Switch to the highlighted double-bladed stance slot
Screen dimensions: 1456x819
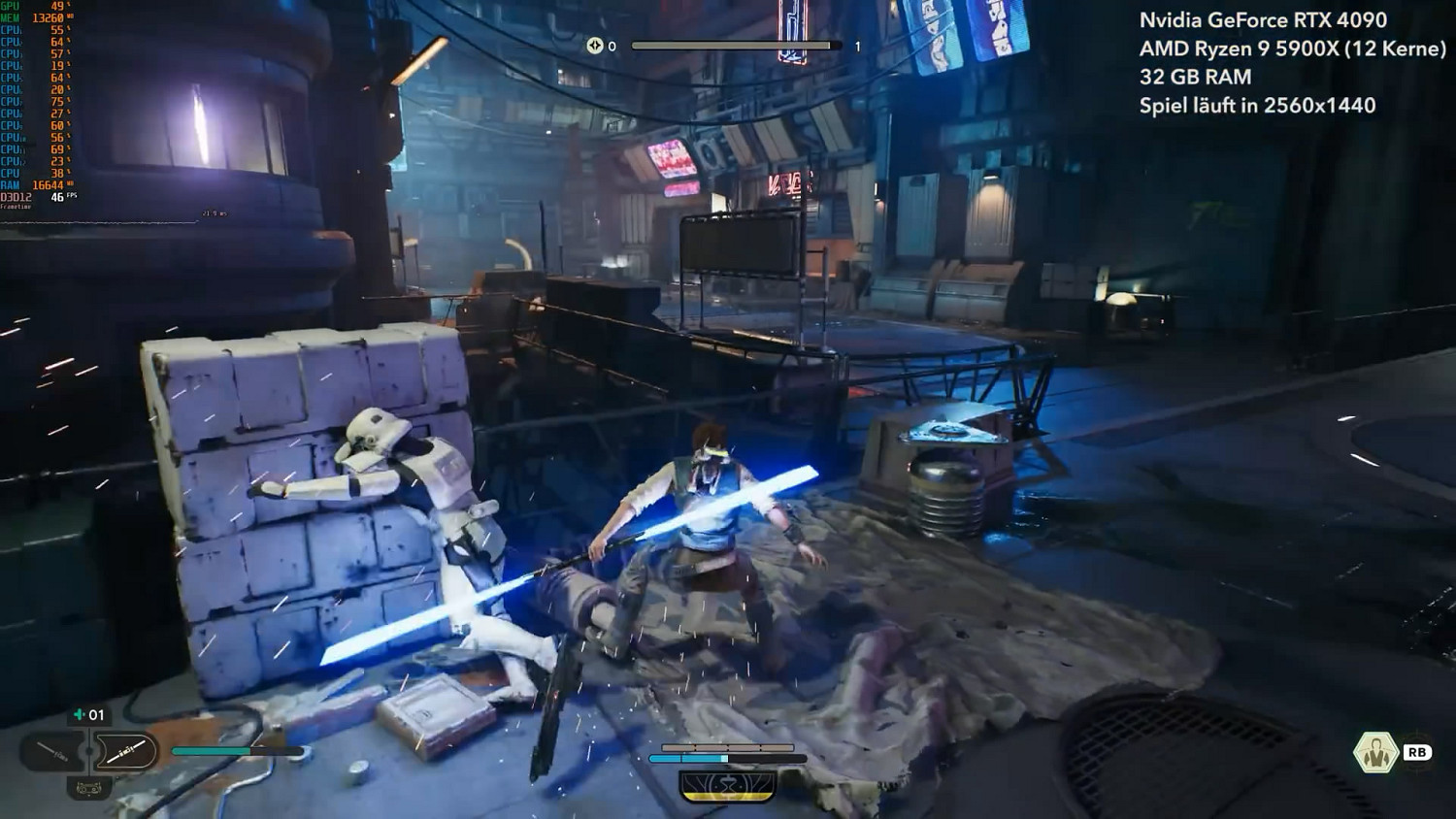pyautogui.click(x=125, y=751)
